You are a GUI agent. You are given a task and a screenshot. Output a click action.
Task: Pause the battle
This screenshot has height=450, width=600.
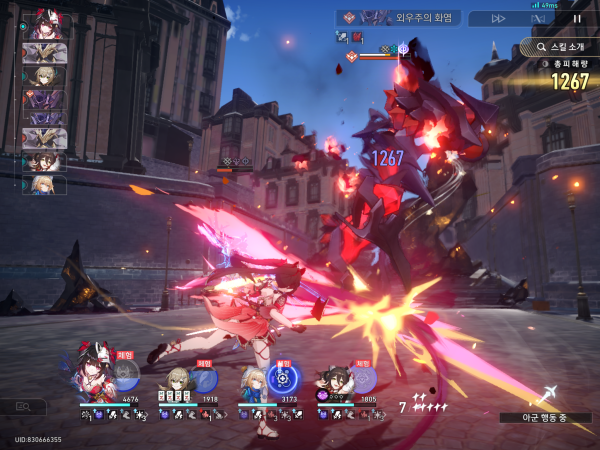click(576, 18)
